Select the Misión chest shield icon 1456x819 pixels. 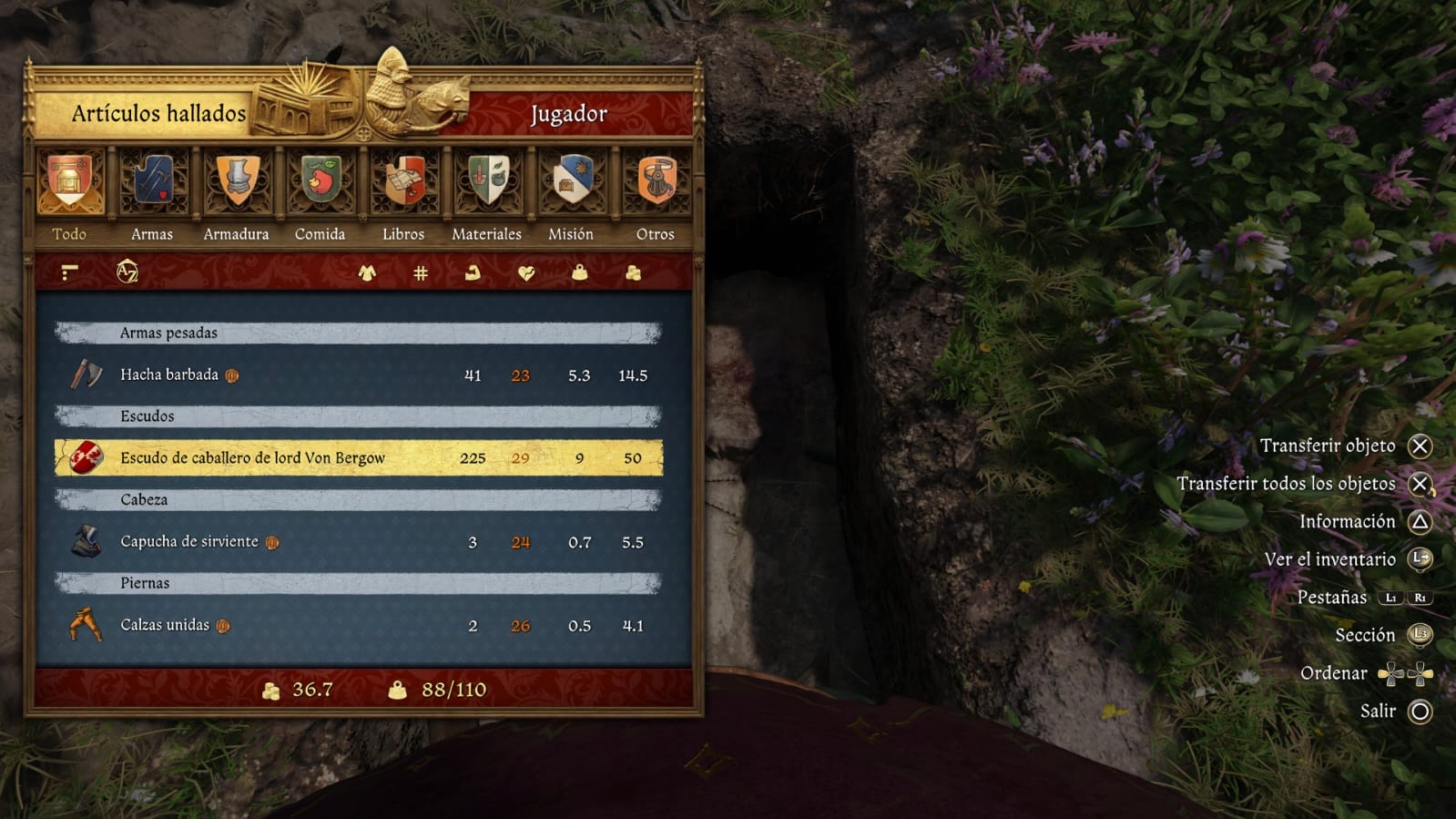[569, 182]
